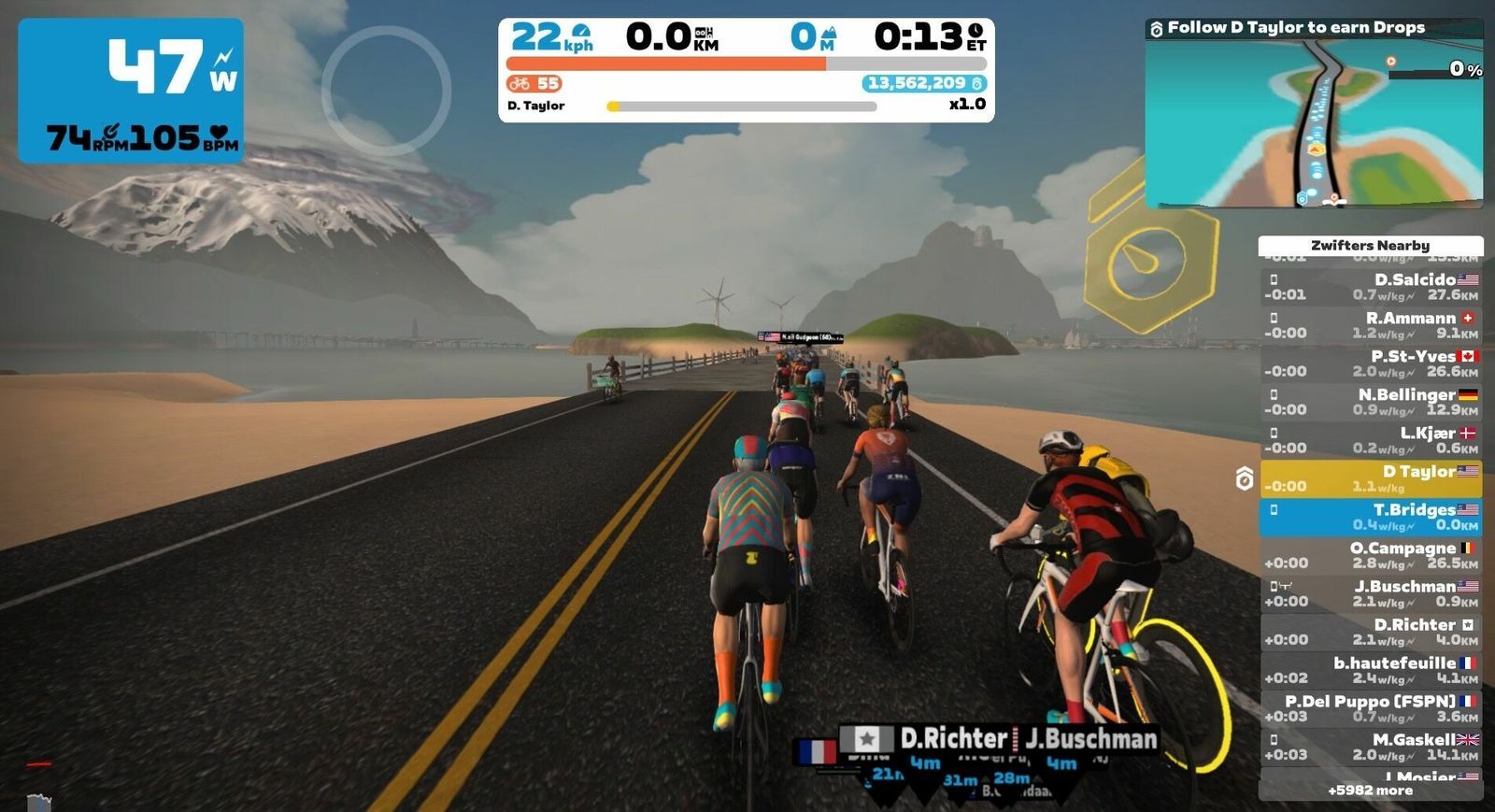The width and height of the screenshot is (1495, 812).
Task: Click D.Richter in the nearby list
Action: [x=1370, y=632]
